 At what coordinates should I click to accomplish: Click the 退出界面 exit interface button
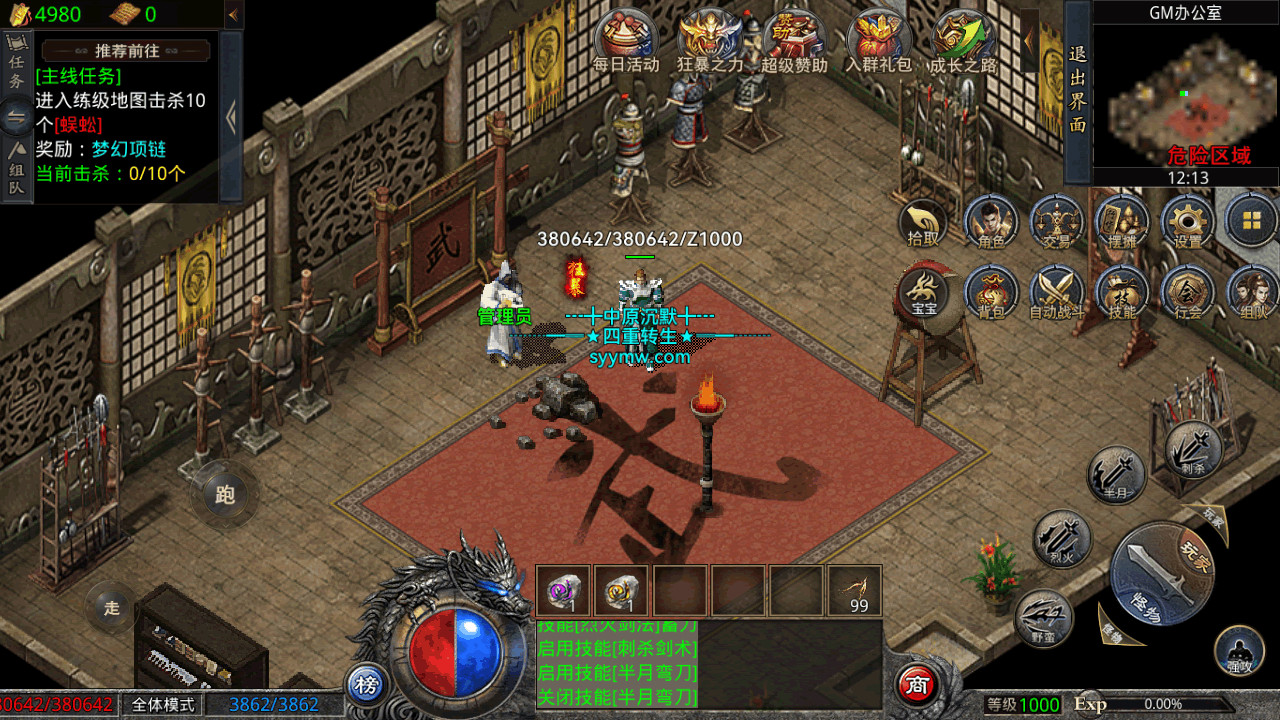1077,90
